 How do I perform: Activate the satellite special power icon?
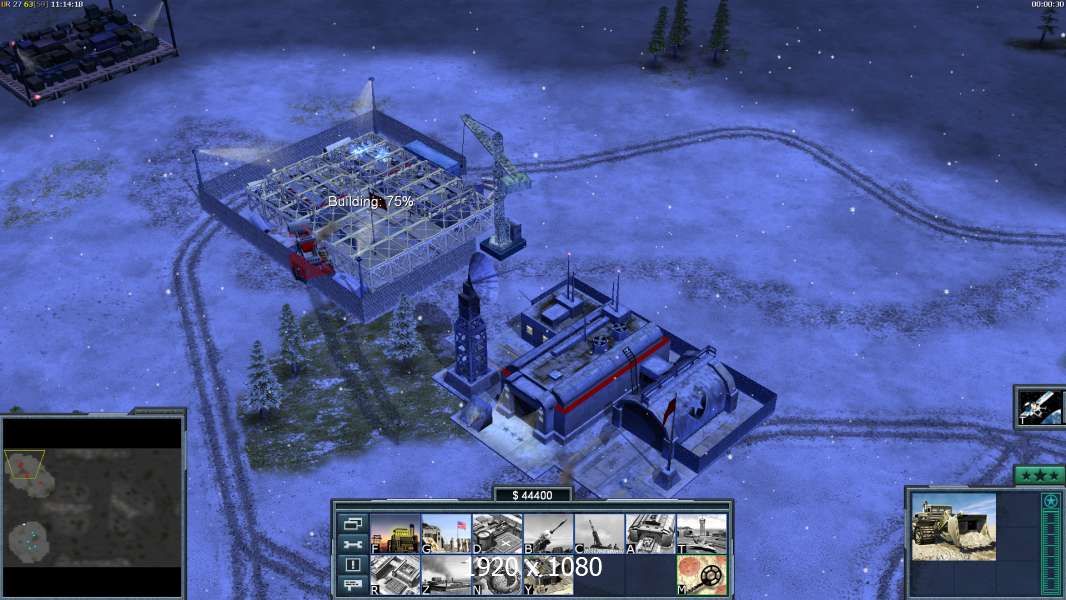point(1040,407)
